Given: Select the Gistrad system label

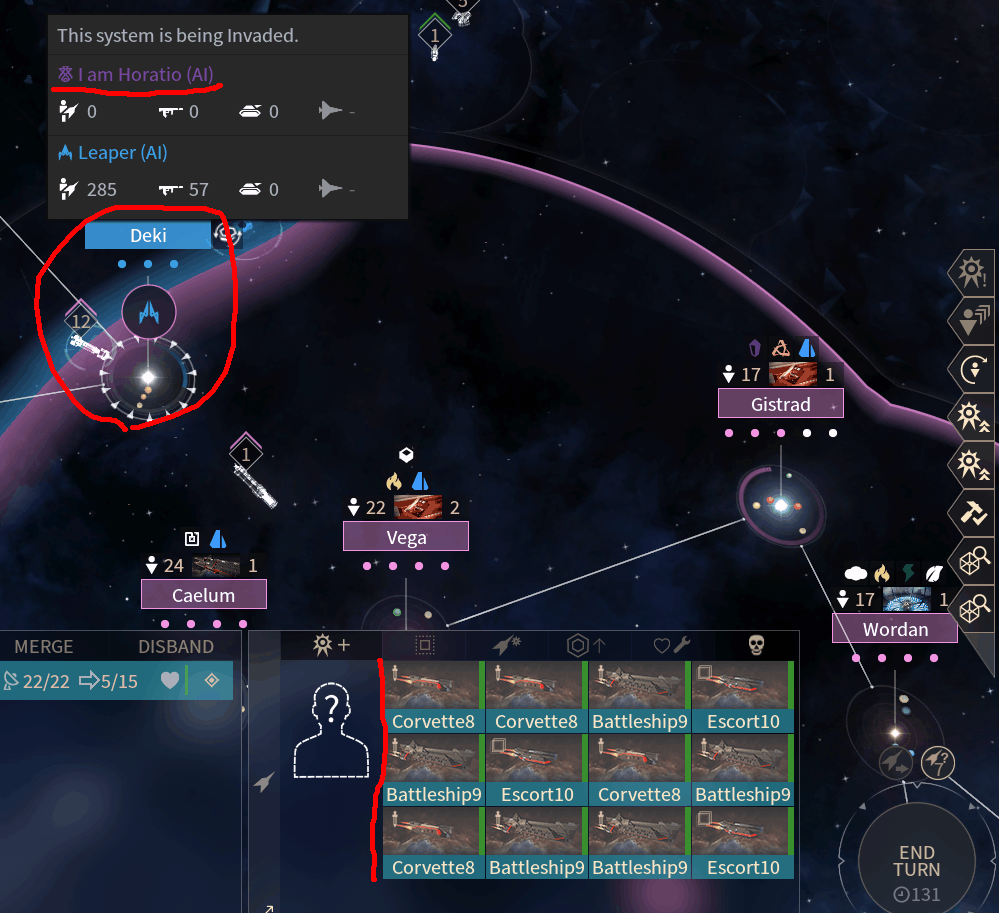Looking at the screenshot, I should pyautogui.click(x=780, y=404).
